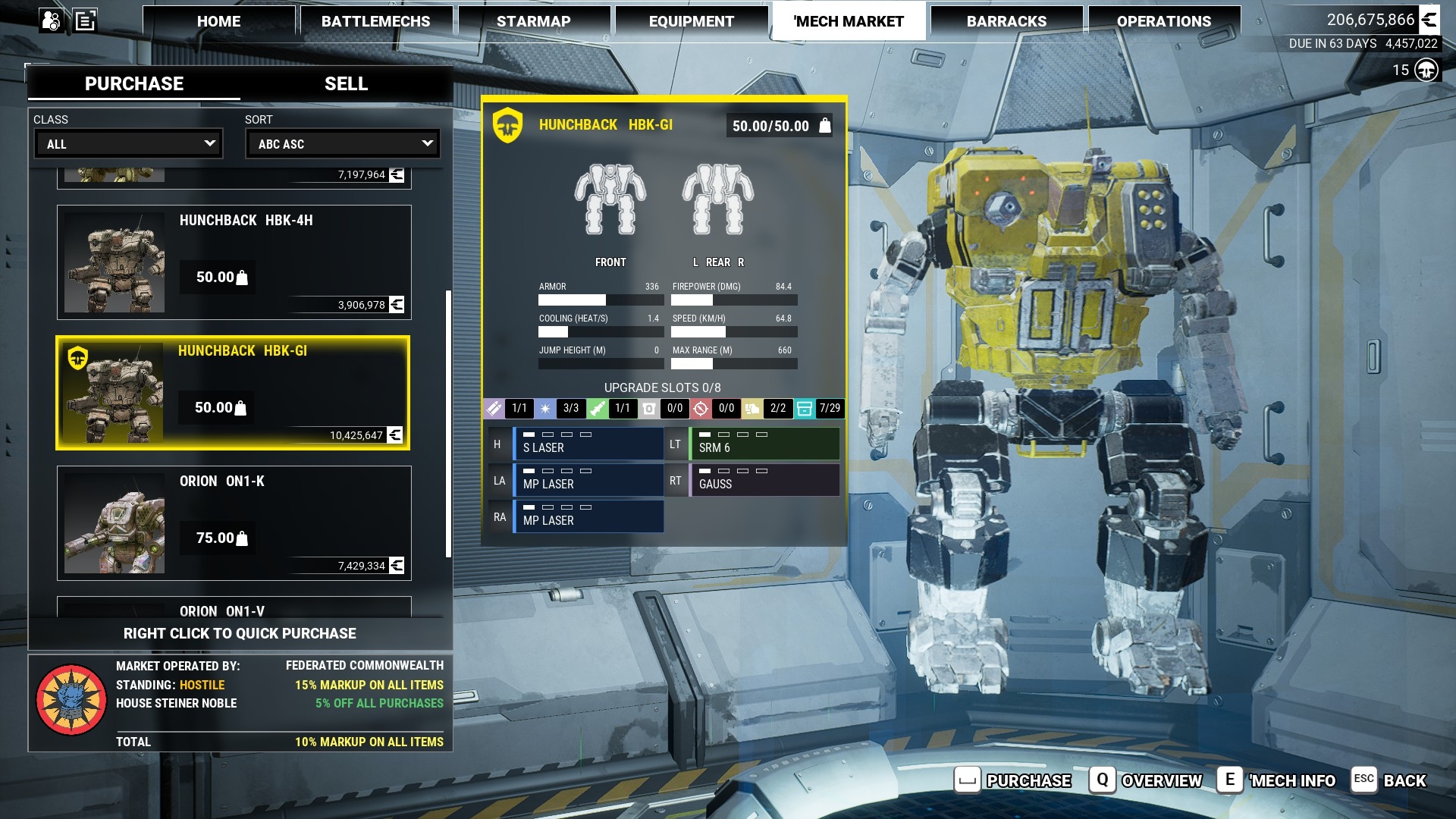
Task: Open the 'MECH INFO panel
Action: tap(1277, 780)
